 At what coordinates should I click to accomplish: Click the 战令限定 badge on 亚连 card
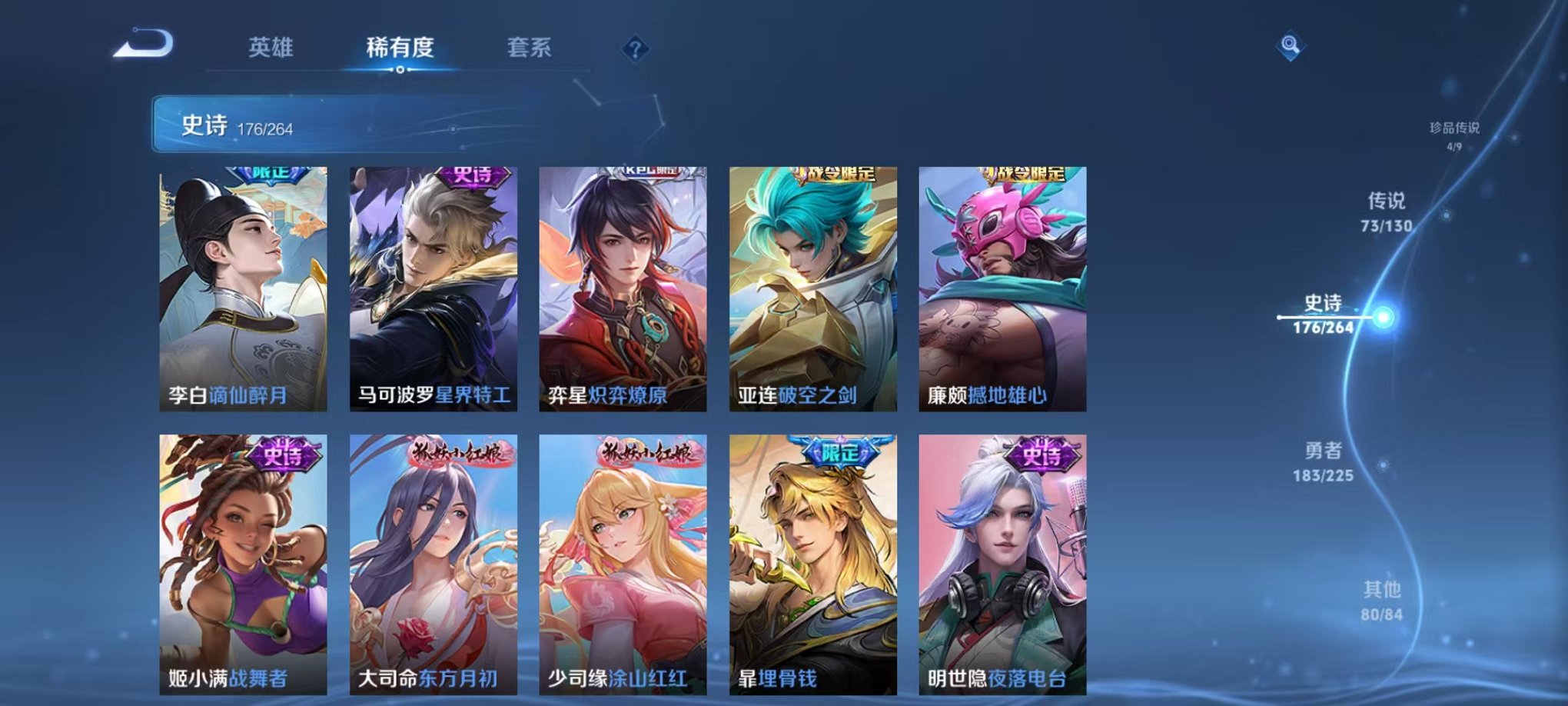835,172
